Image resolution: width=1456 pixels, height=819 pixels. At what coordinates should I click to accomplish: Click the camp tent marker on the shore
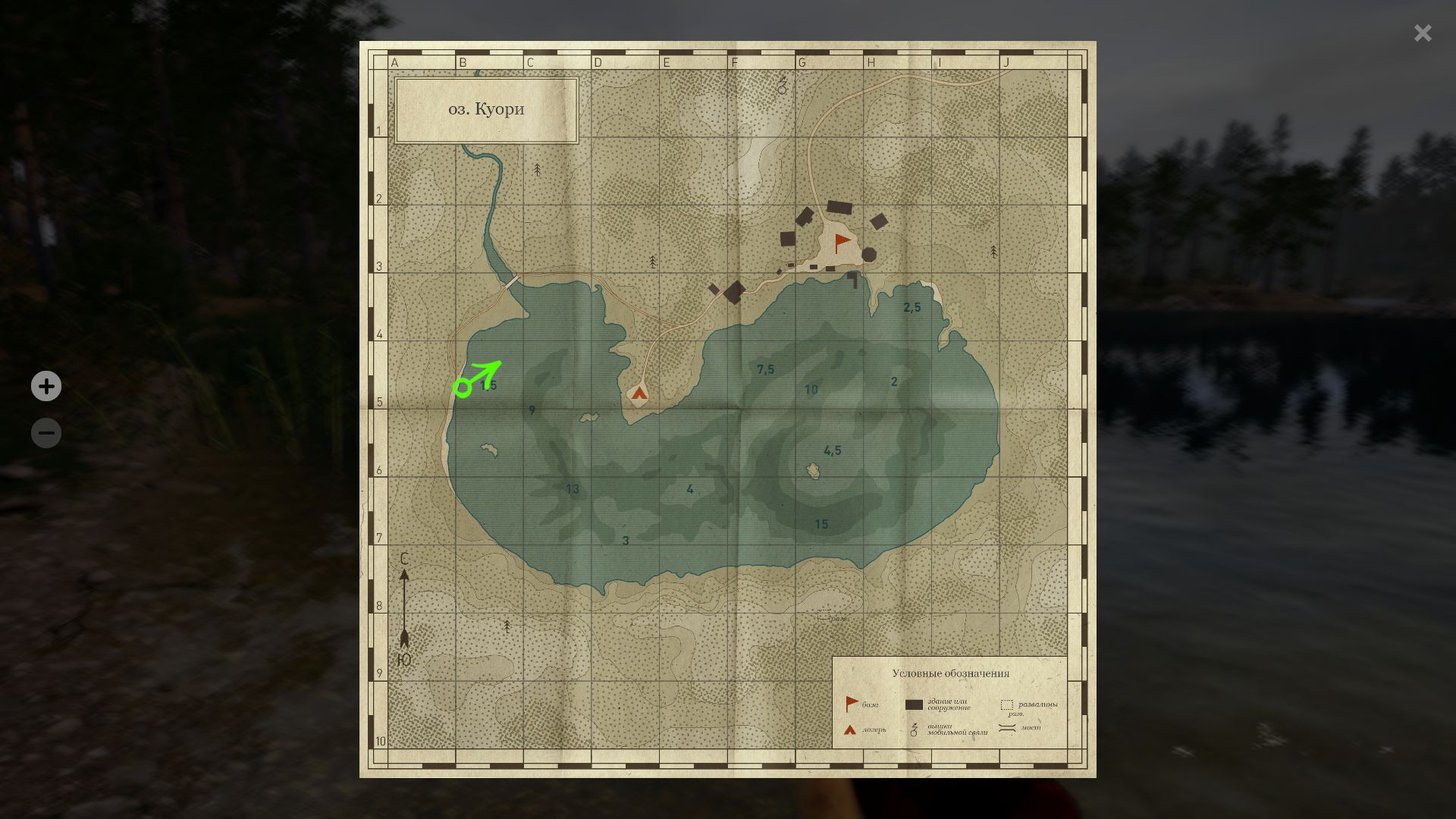point(641,393)
